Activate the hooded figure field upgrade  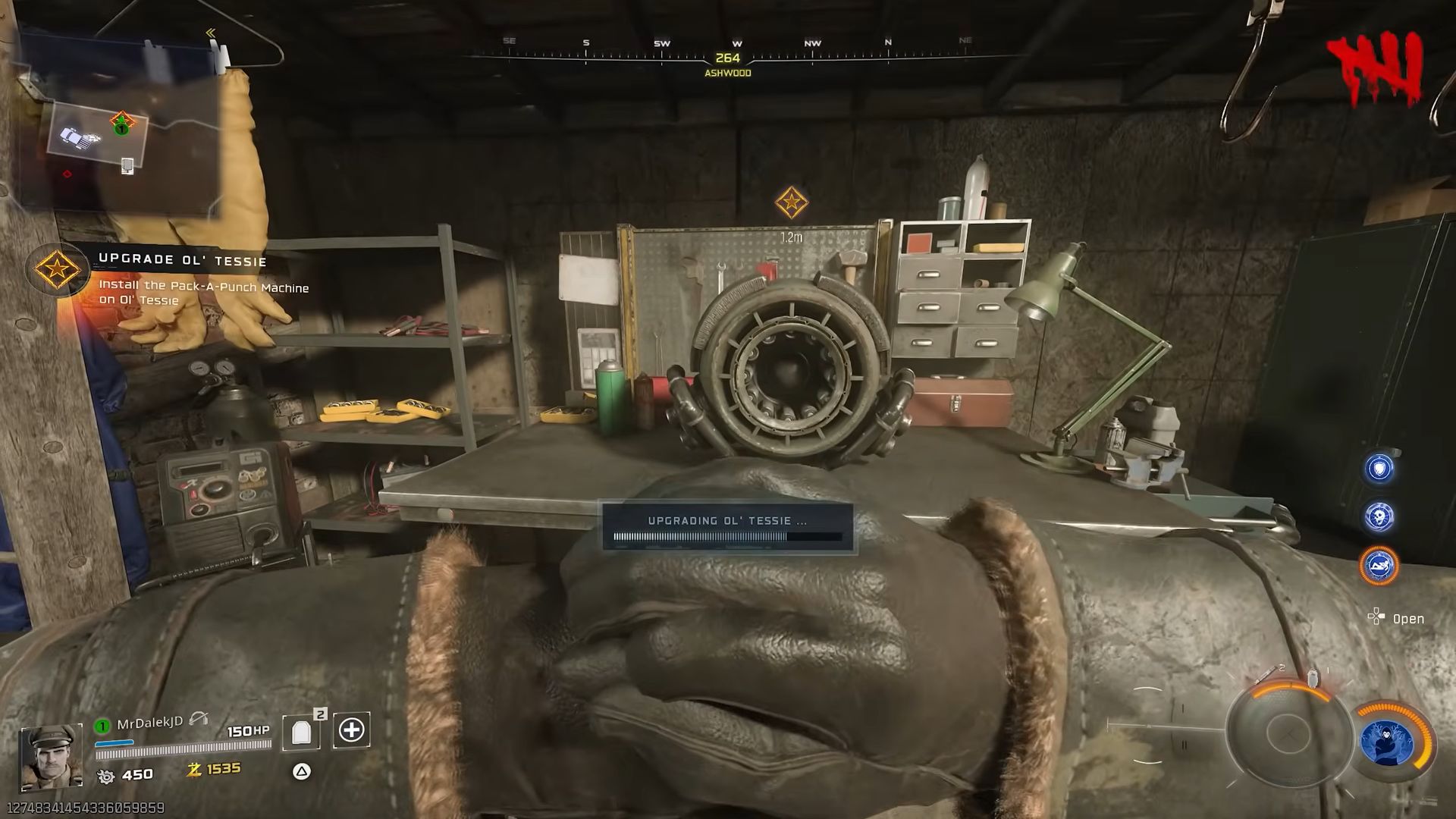(1387, 742)
